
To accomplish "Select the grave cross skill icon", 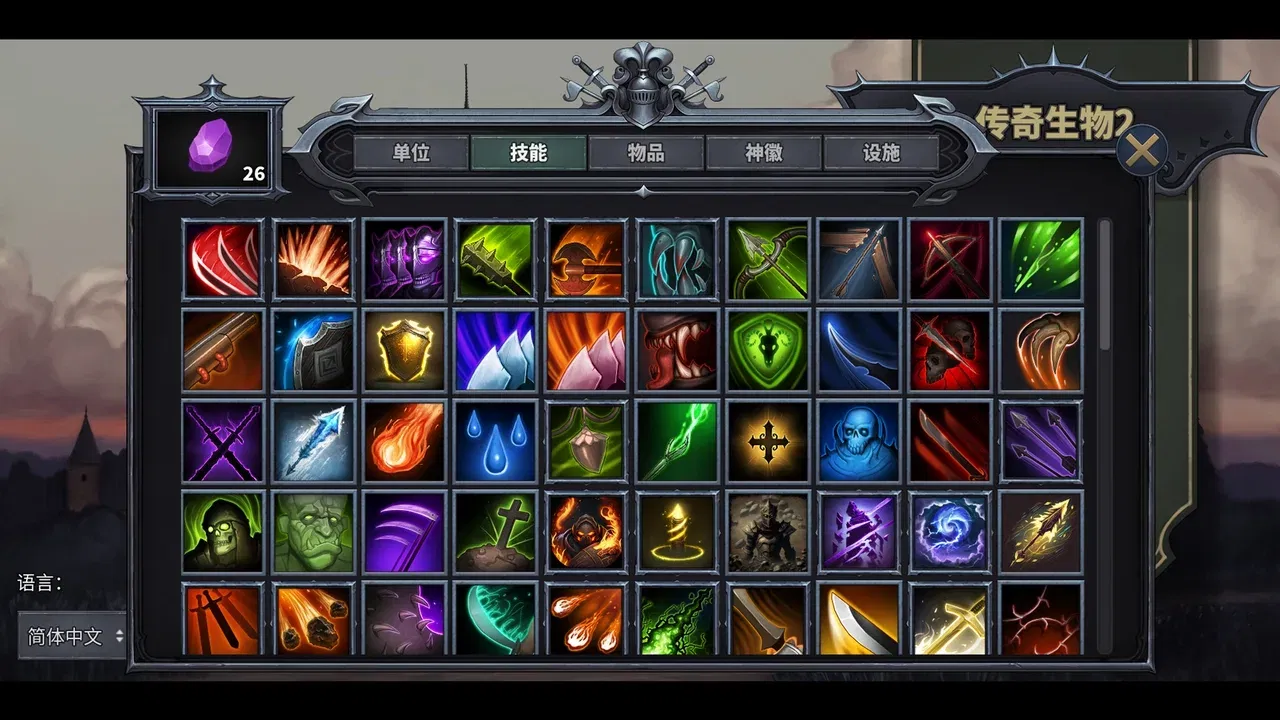I will (x=494, y=530).
